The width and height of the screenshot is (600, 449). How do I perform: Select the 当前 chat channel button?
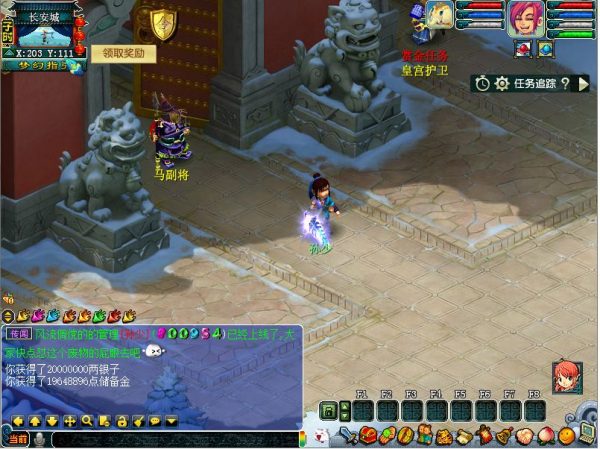[x=17, y=439]
